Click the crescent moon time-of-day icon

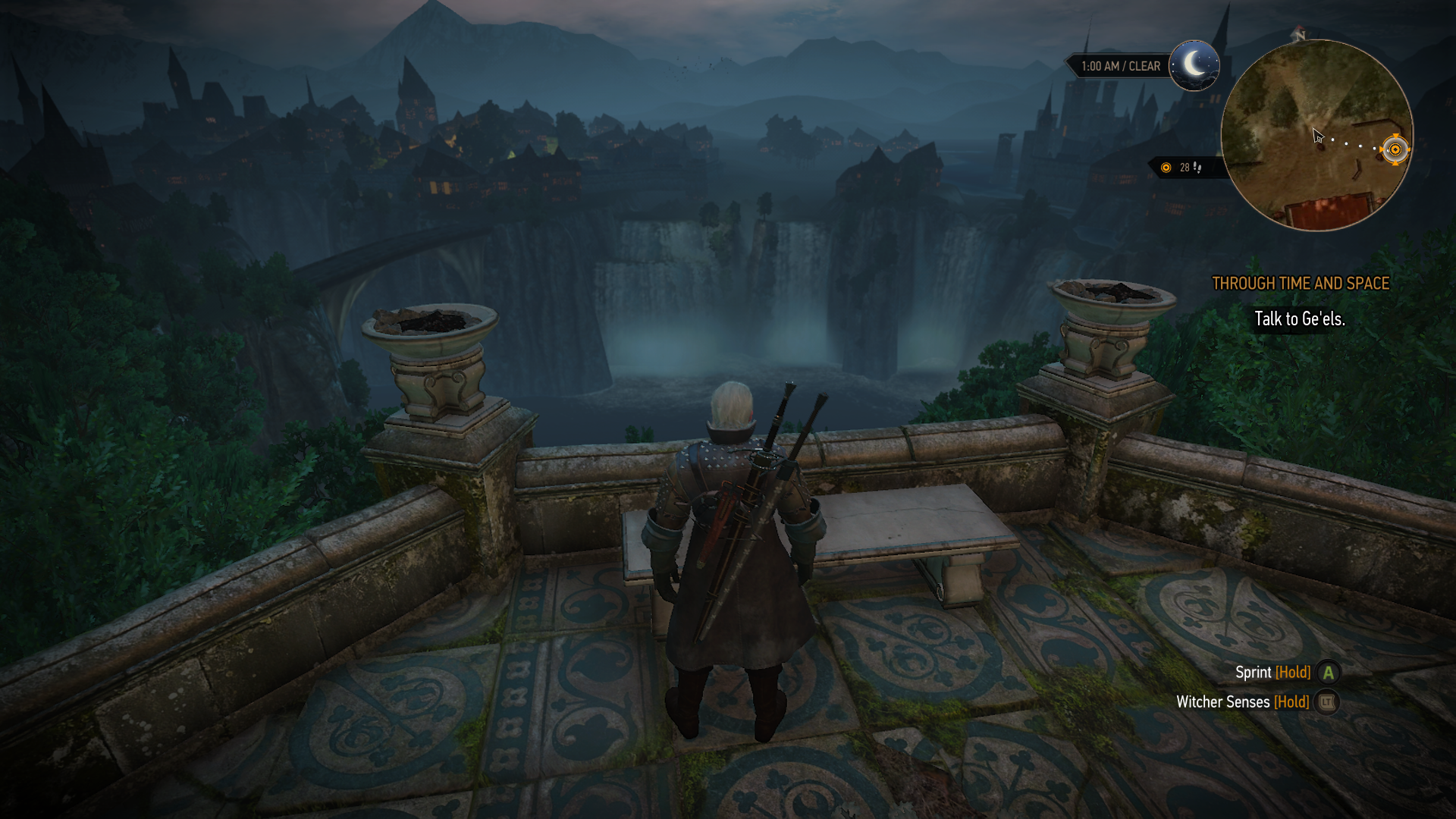[x=1194, y=65]
